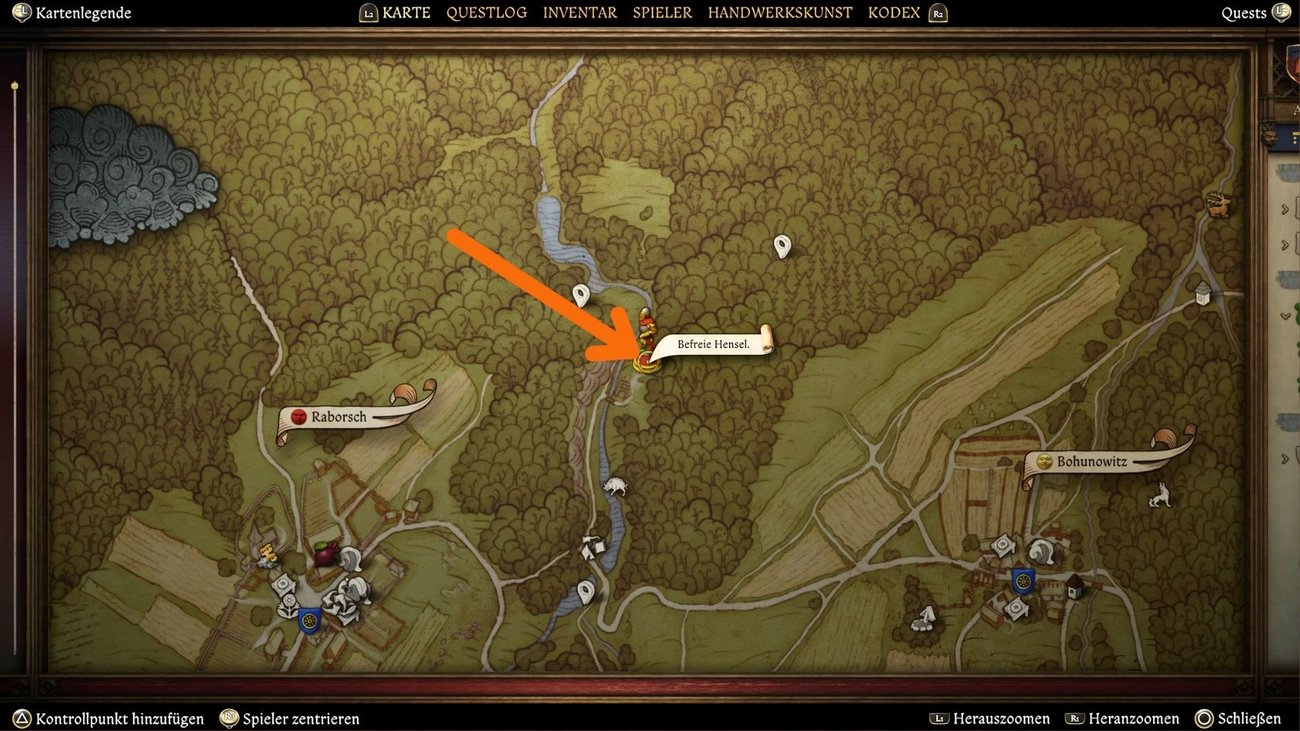Expand the first quest entry chevron in the side panel
This screenshot has height=731, width=1300.
coord(1286,208)
